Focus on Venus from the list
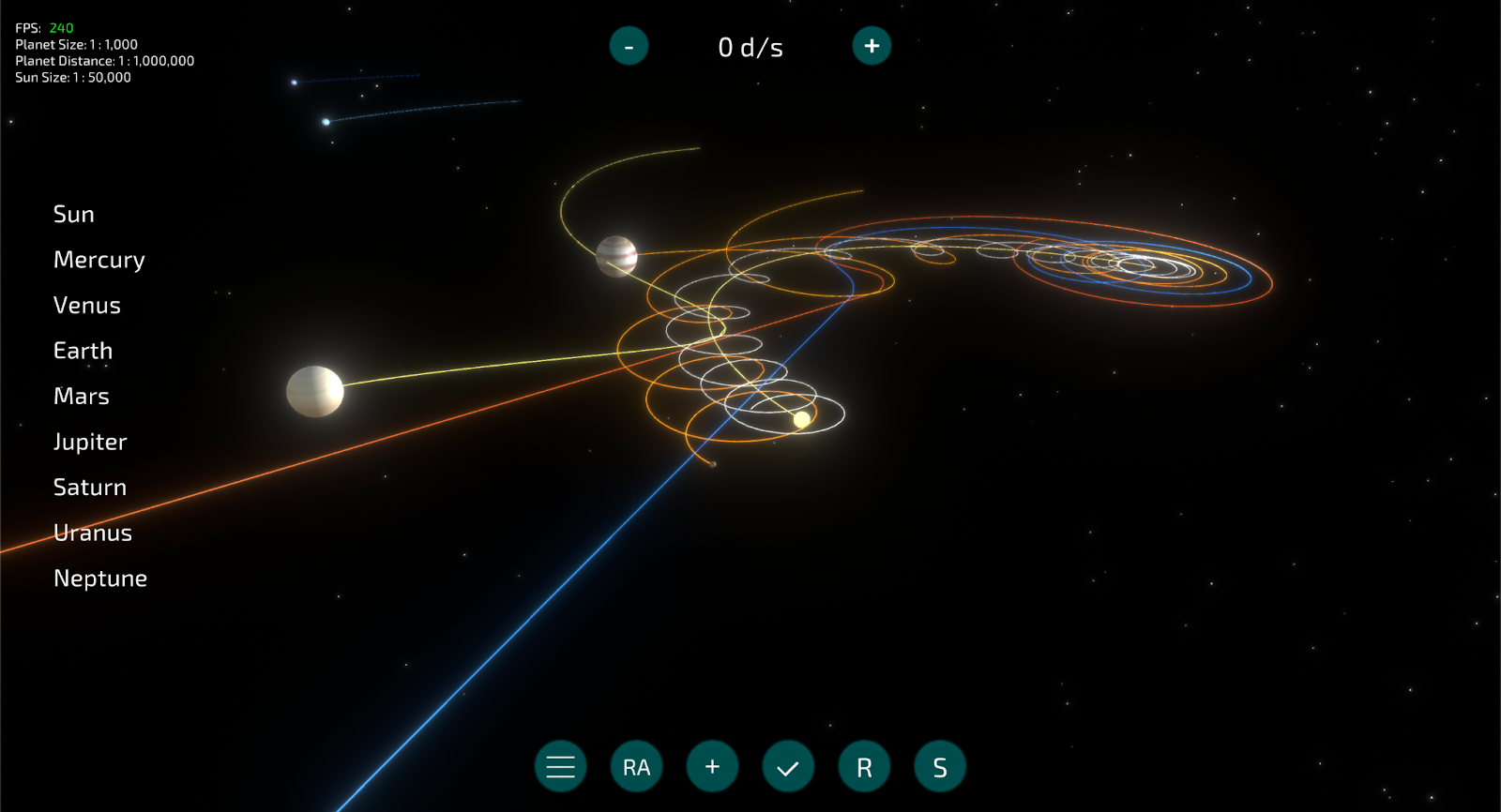Image resolution: width=1501 pixels, height=812 pixels. (87, 306)
